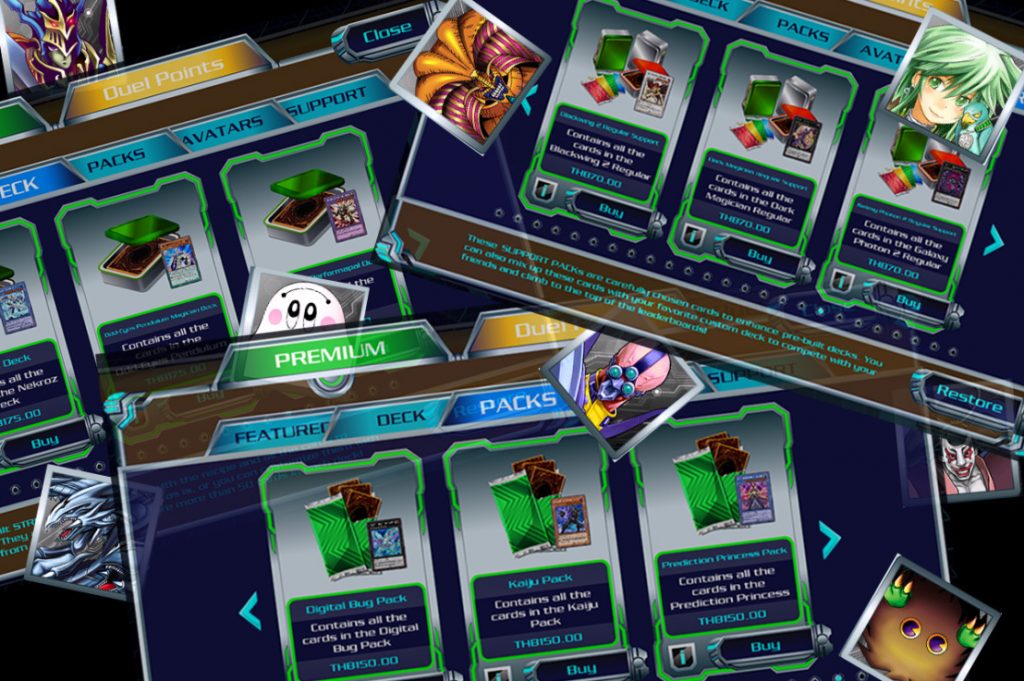Show next packs after Prediction Princess Pack

coord(829,539)
